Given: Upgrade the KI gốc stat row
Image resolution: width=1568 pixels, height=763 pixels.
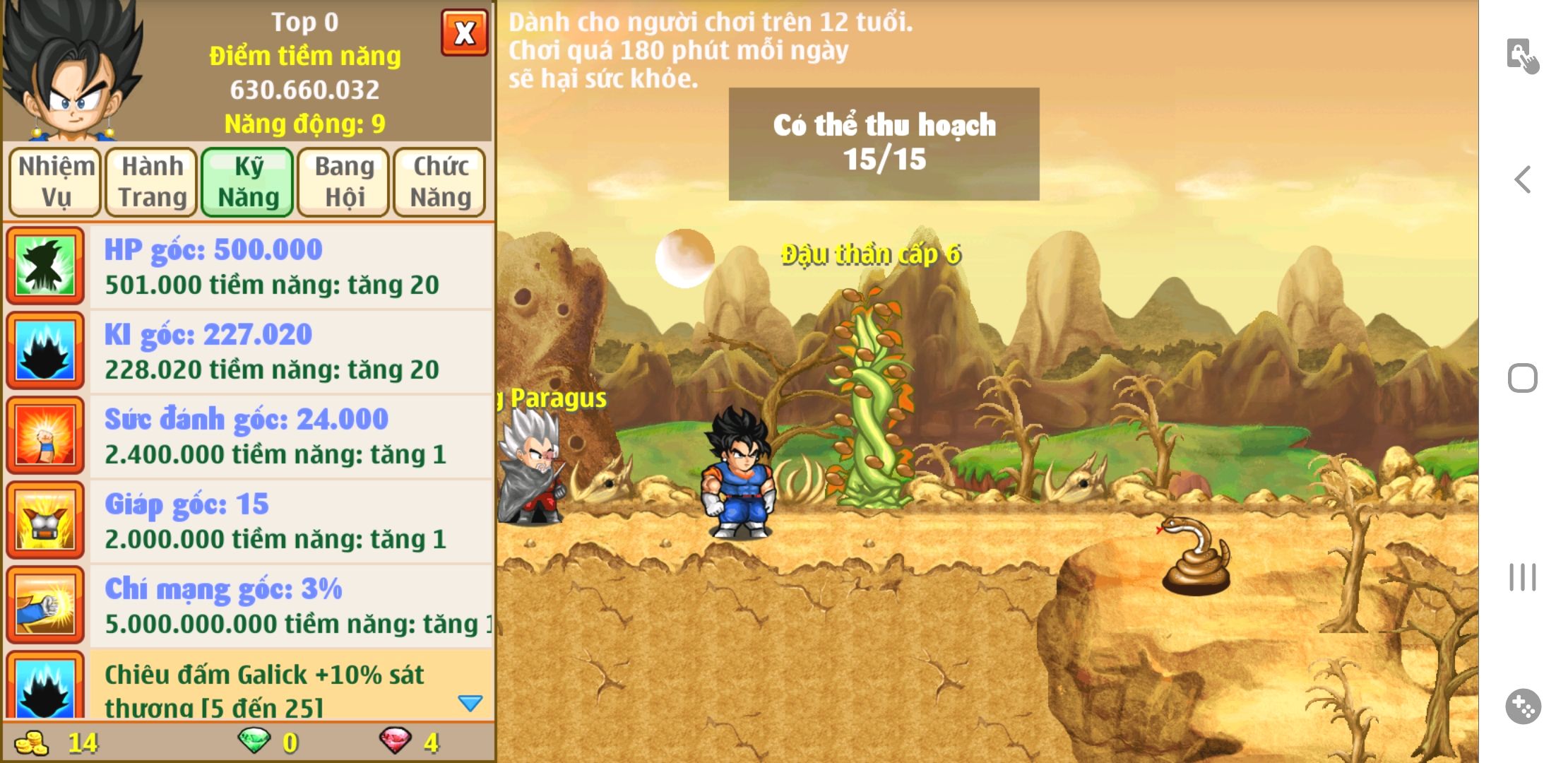Looking at the screenshot, I should (x=290, y=352).
